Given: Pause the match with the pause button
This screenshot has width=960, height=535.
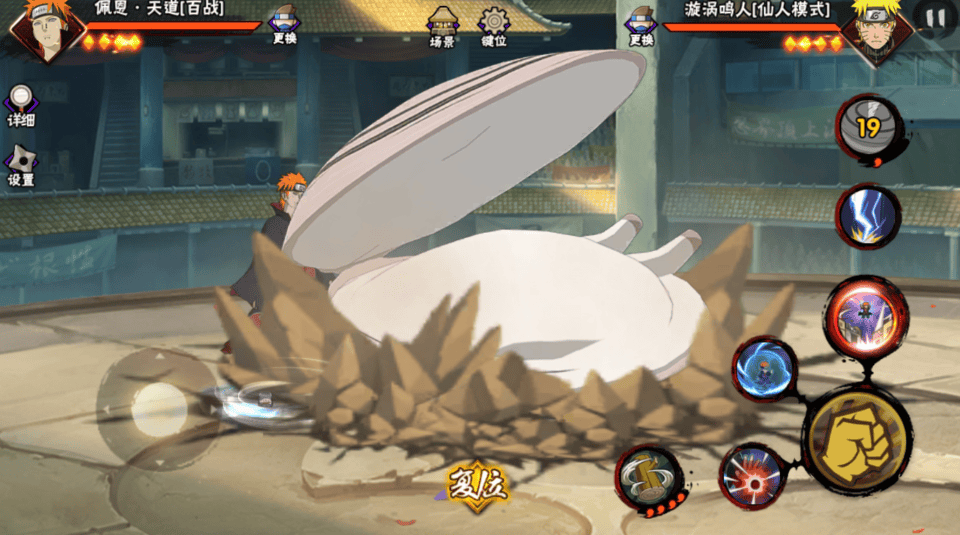Looking at the screenshot, I should (x=934, y=18).
